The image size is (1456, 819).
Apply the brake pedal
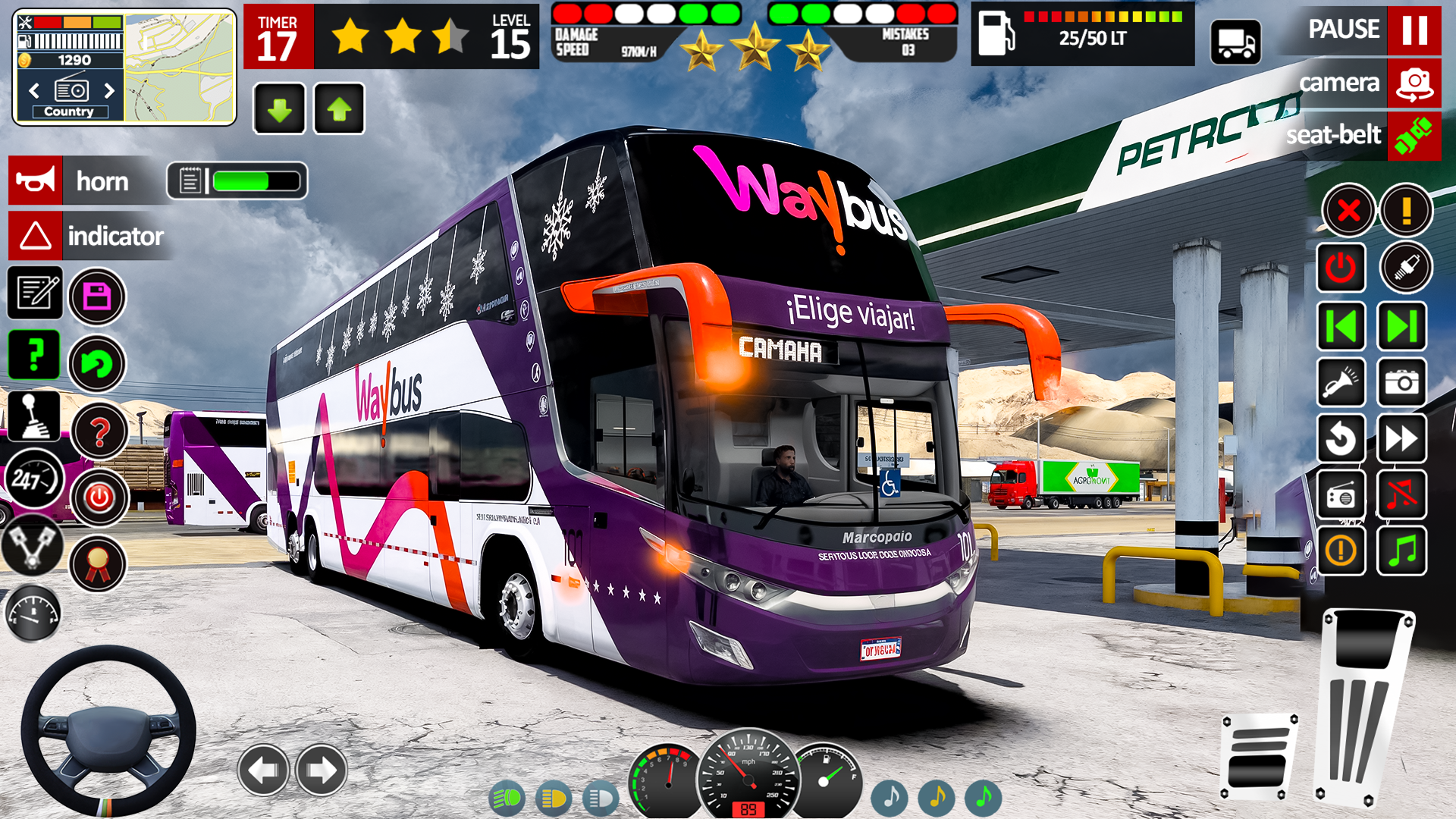click(1259, 756)
